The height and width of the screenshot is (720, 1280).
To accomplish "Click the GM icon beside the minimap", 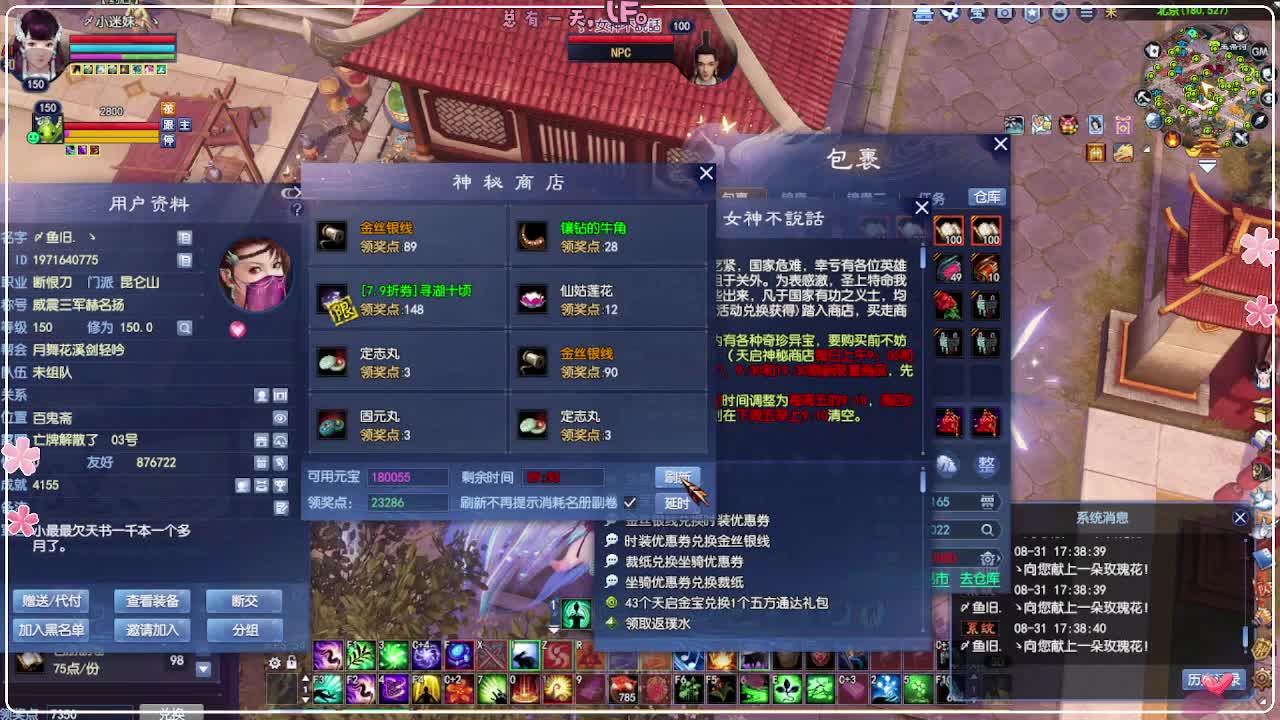I will click(x=1259, y=51).
